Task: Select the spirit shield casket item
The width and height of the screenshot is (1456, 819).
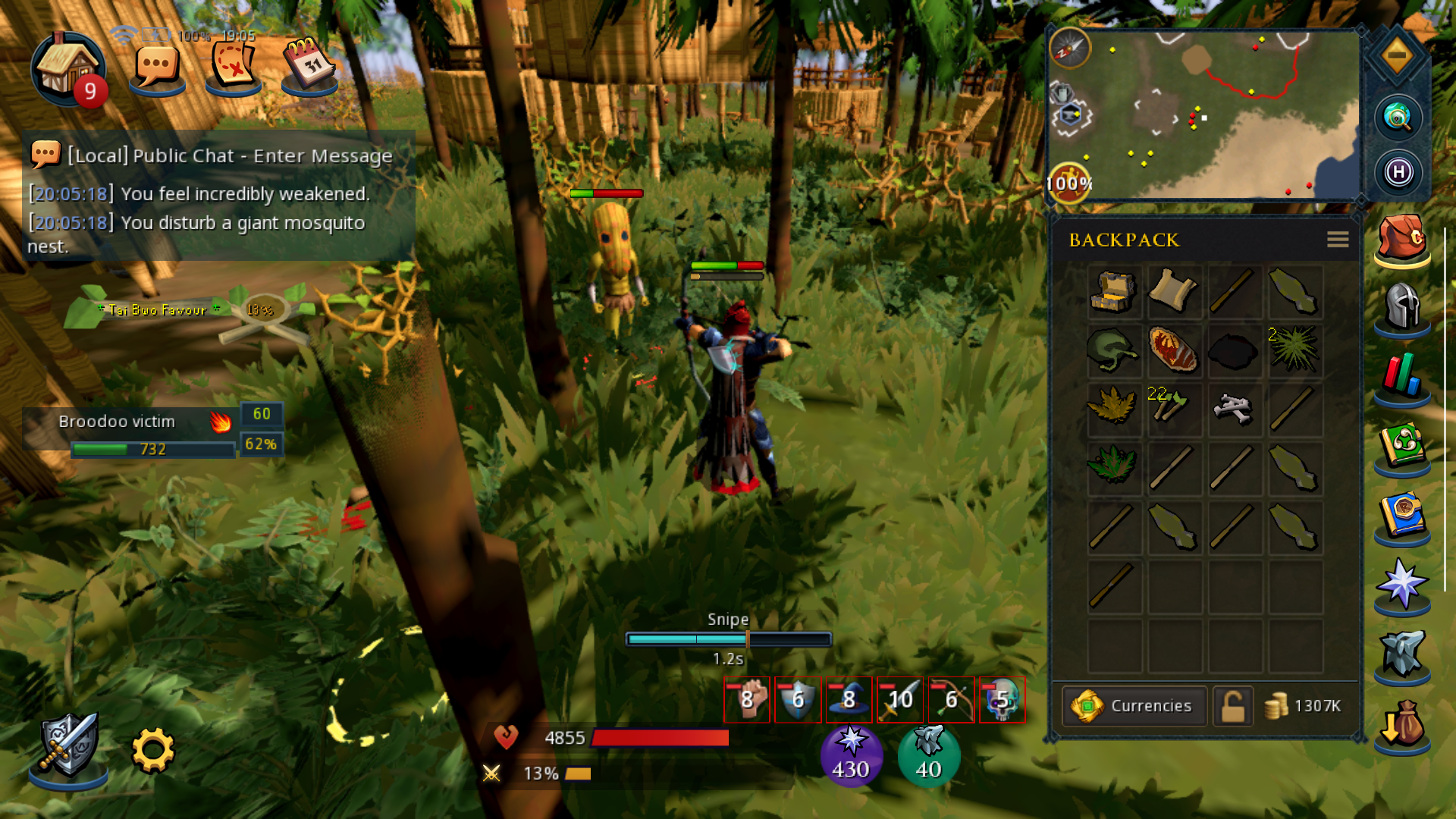Action: [1113, 292]
